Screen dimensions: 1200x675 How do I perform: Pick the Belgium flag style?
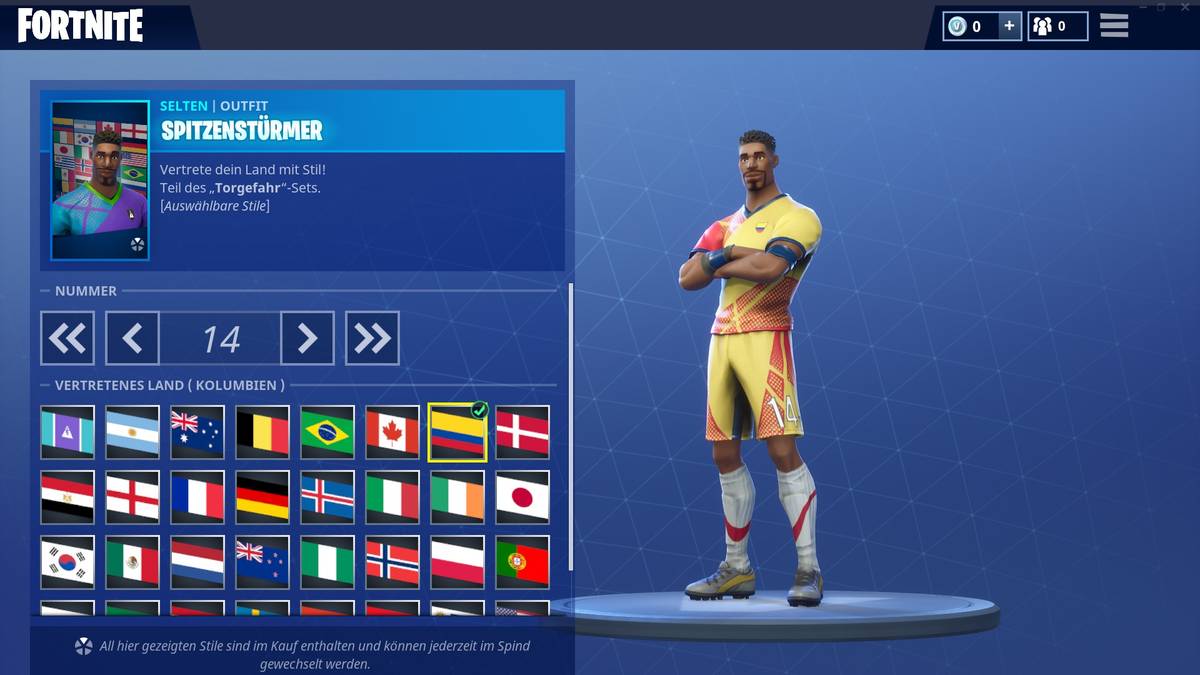pyautogui.click(x=262, y=432)
